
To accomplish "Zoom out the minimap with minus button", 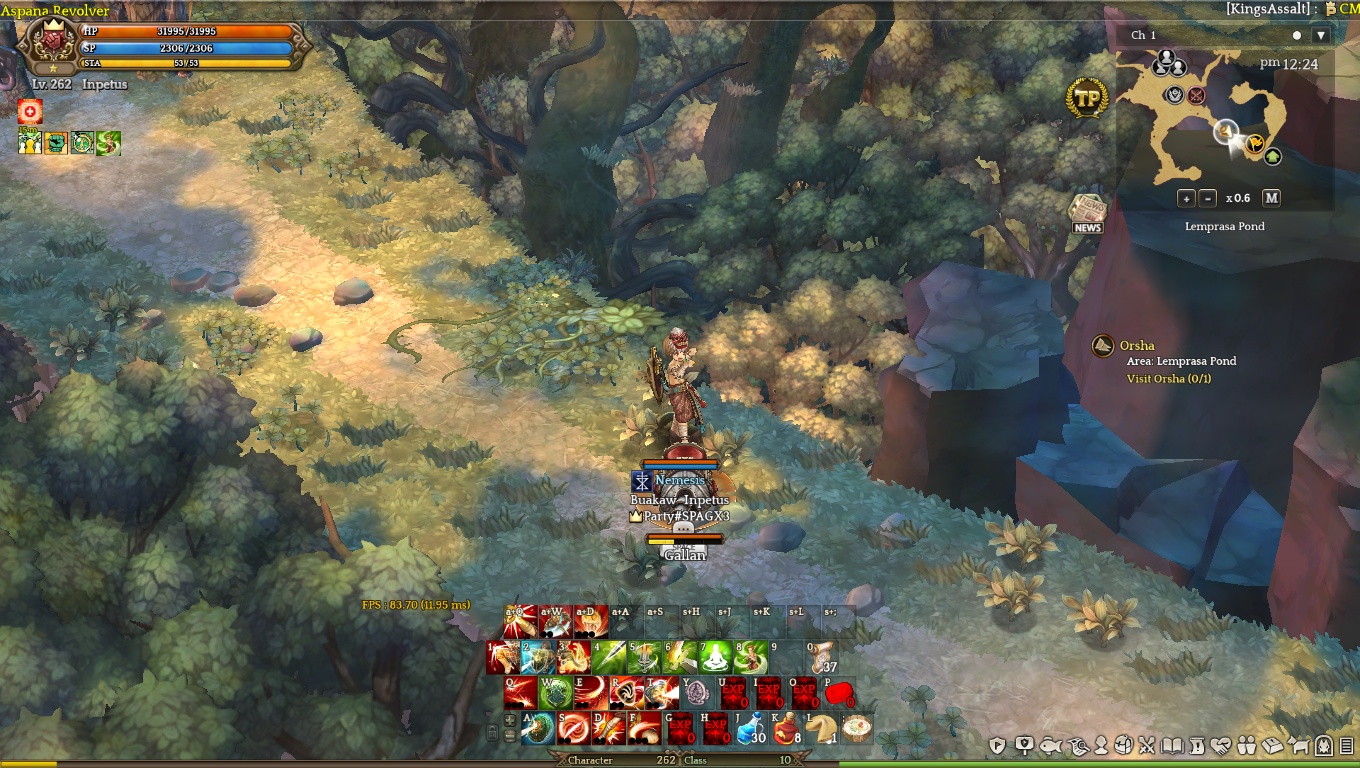I will click(x=1207, y=198).
